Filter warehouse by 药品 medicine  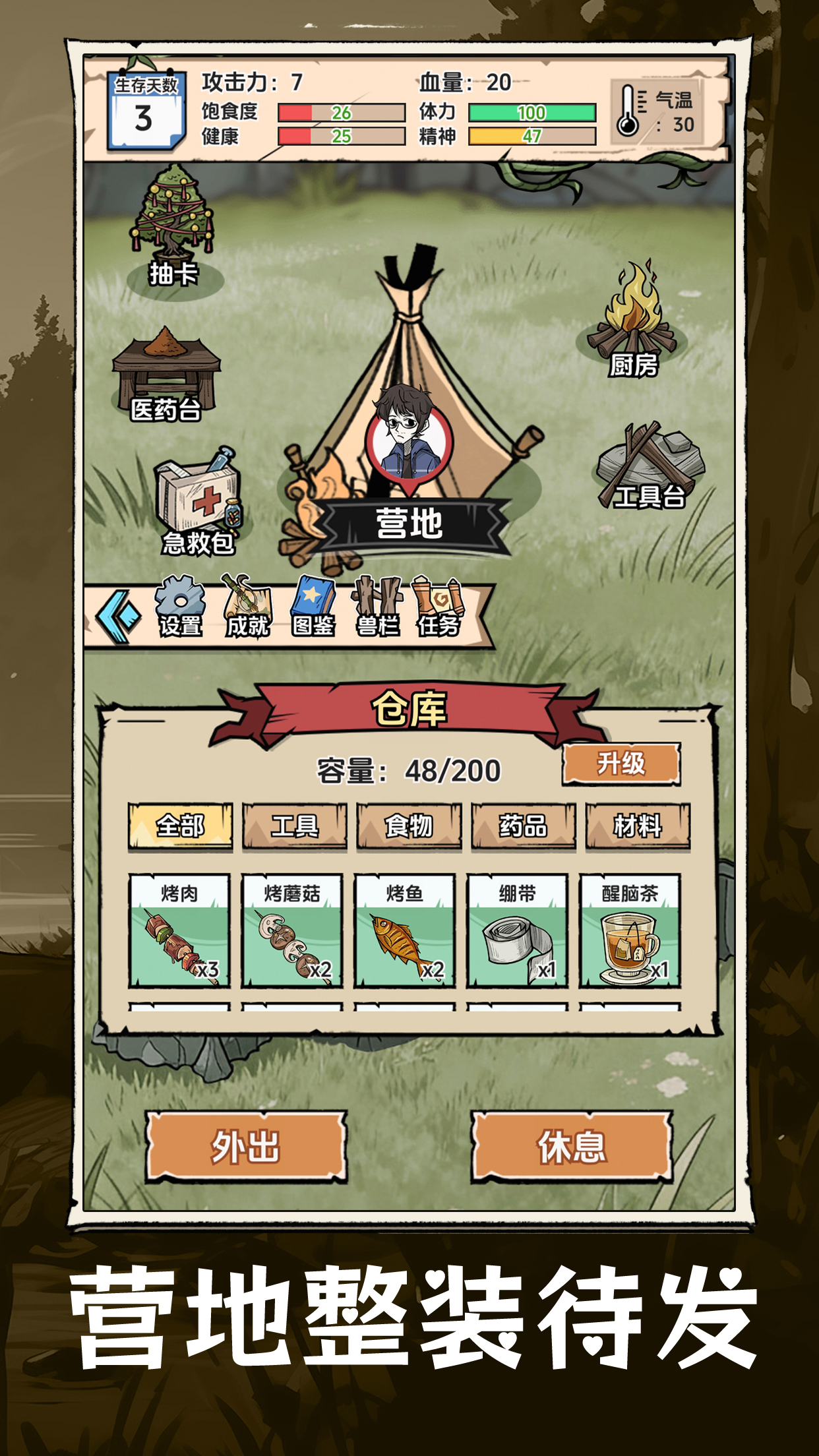(x=523, y=826)
